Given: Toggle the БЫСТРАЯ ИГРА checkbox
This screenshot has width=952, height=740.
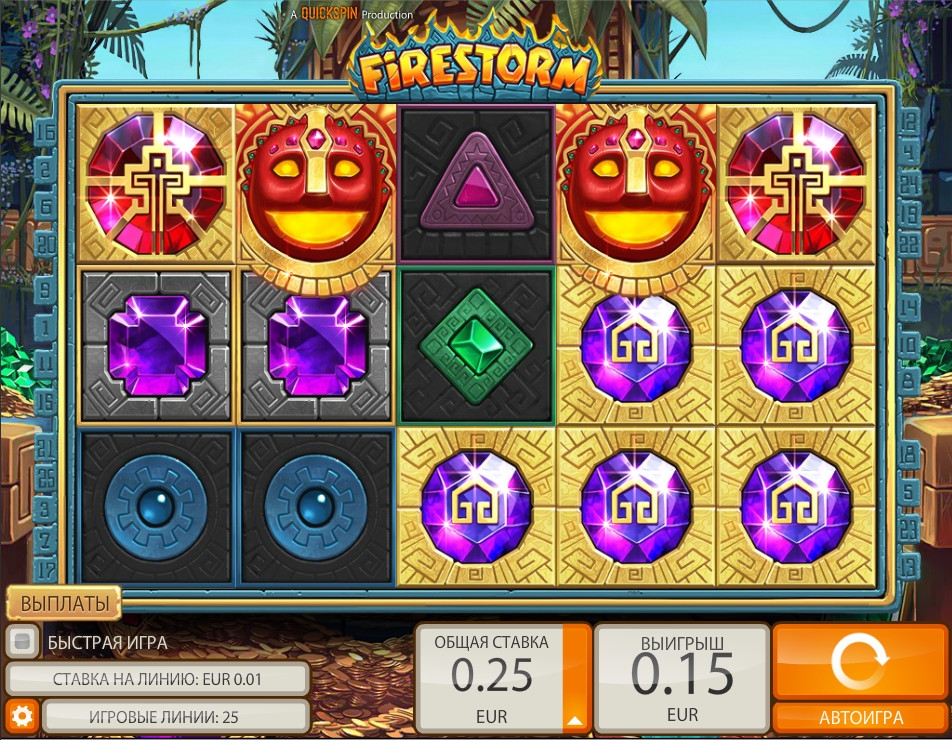Looking at the screenshot, I should point(22,642).
